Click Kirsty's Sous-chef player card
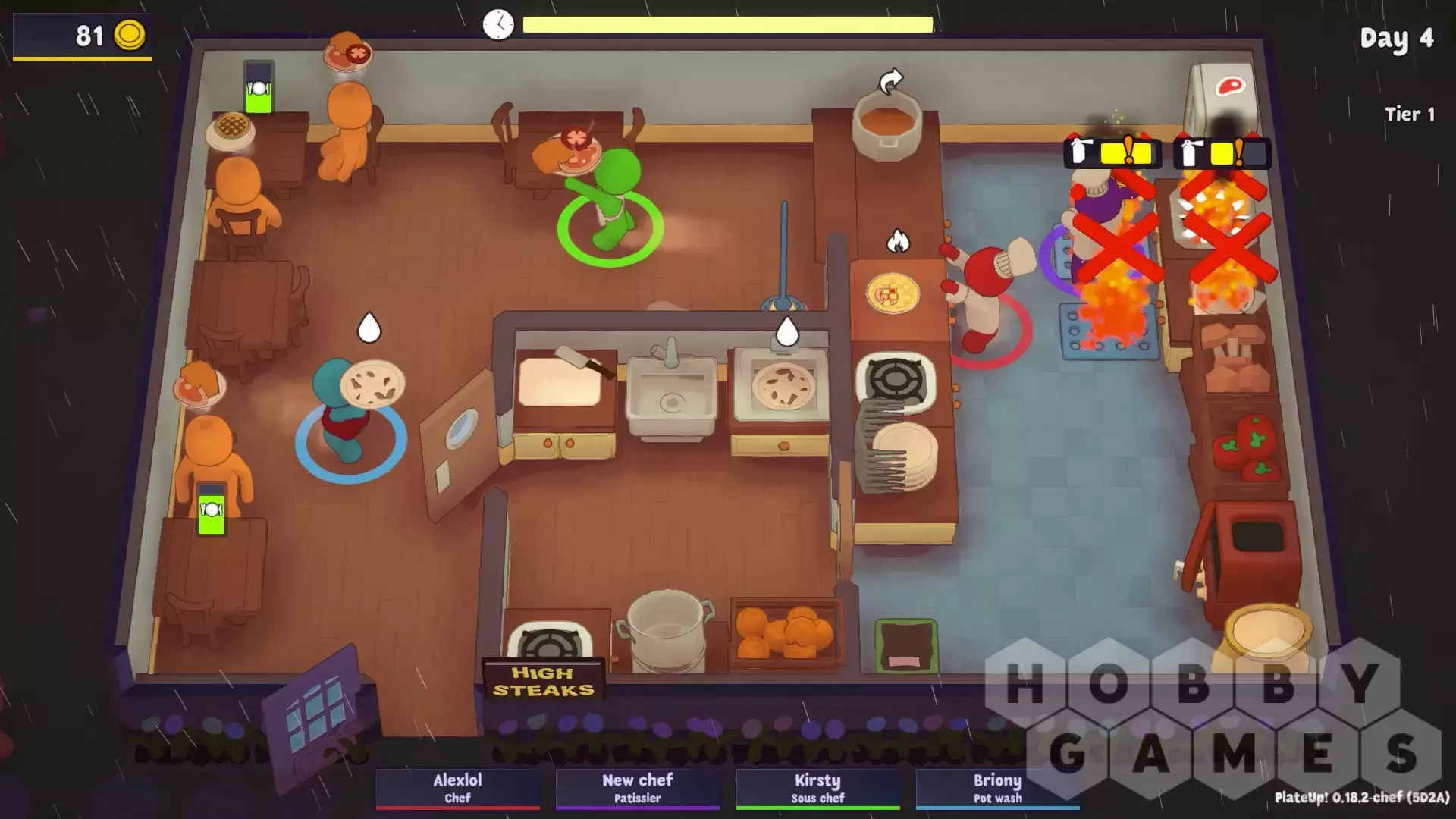The height and width of the screenshot is (819, 1456). [x=817, y=788]
